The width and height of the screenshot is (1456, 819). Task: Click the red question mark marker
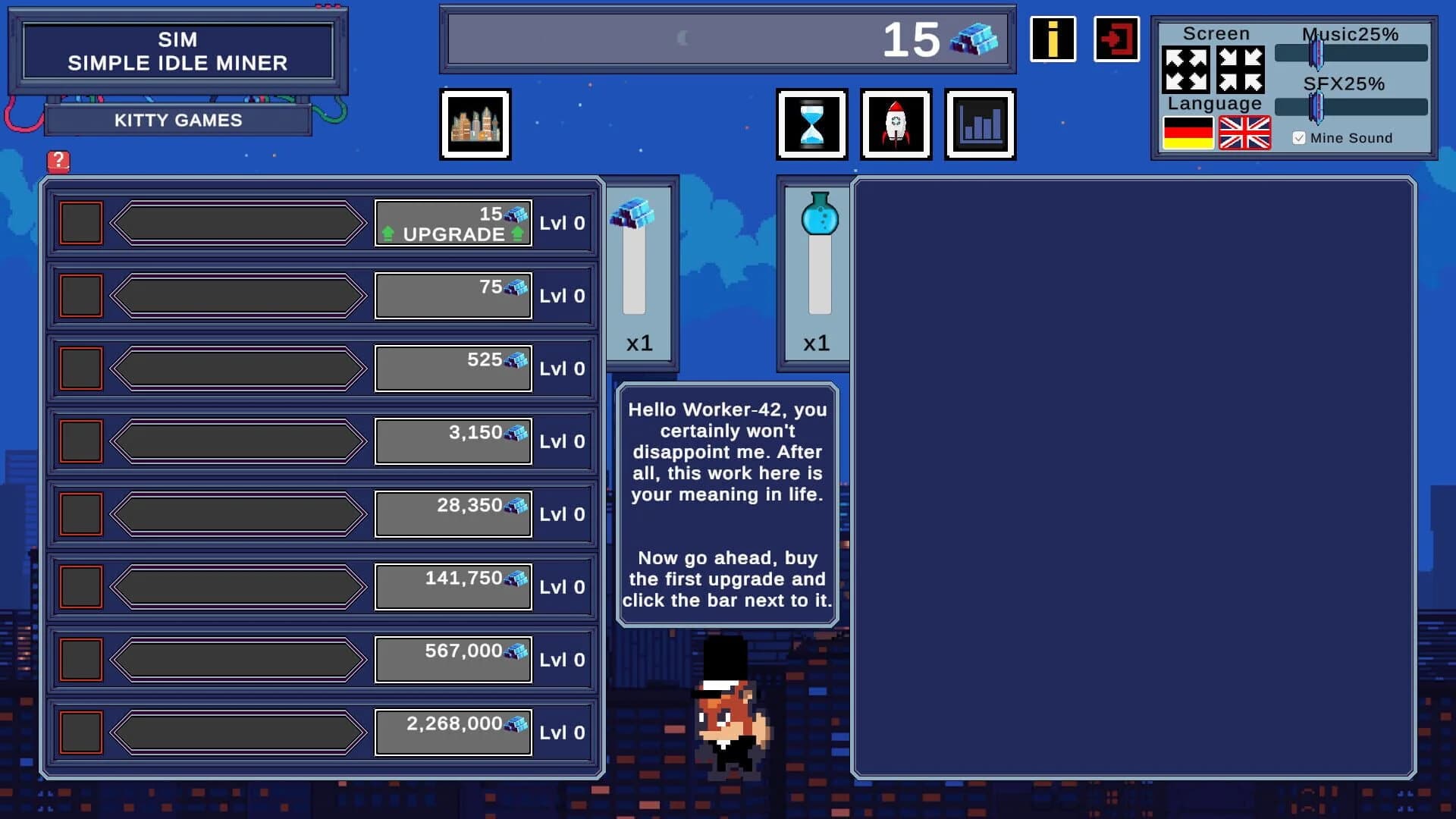tap(59, 161)
